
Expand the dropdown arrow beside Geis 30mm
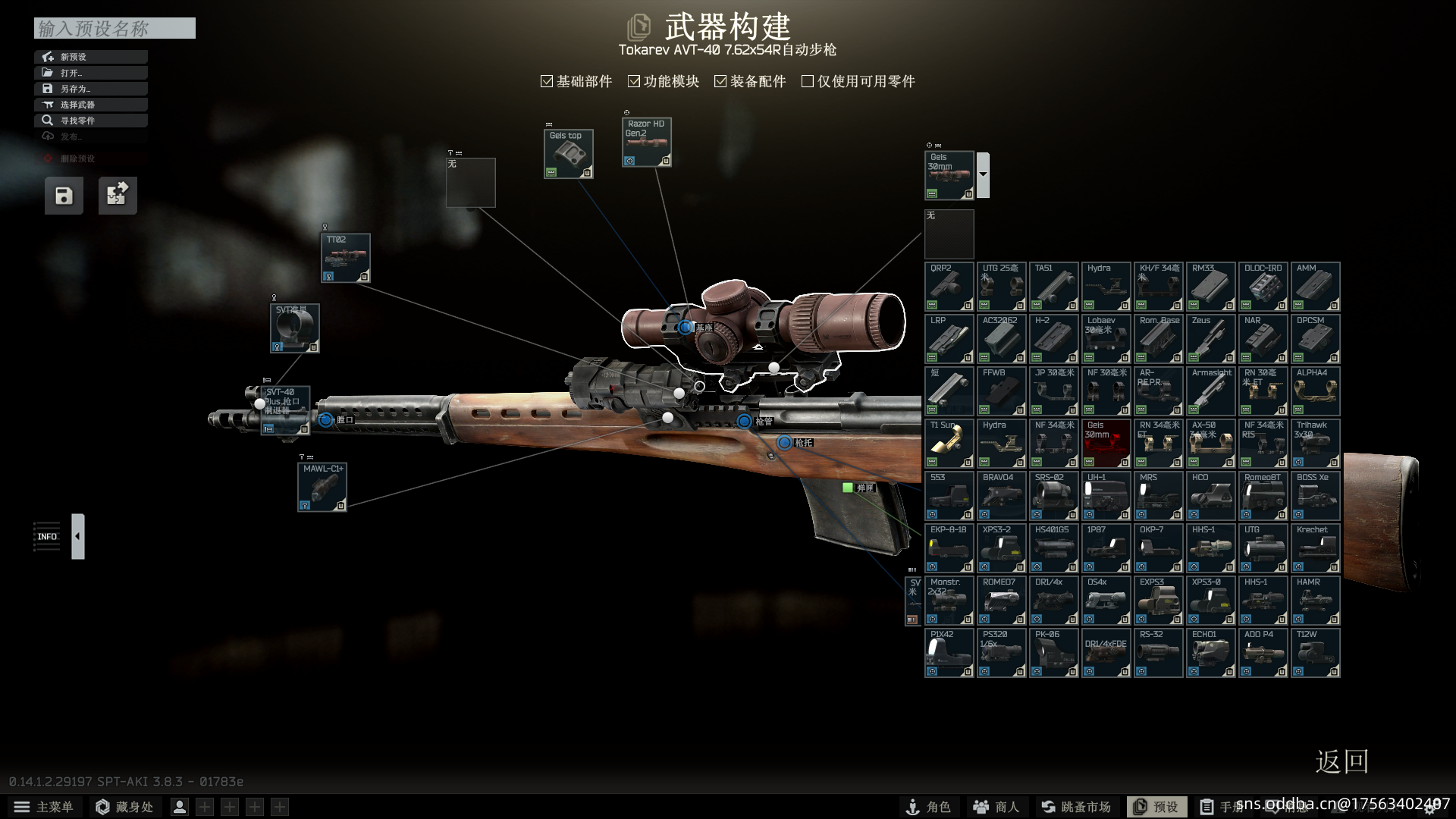[982, 174]
